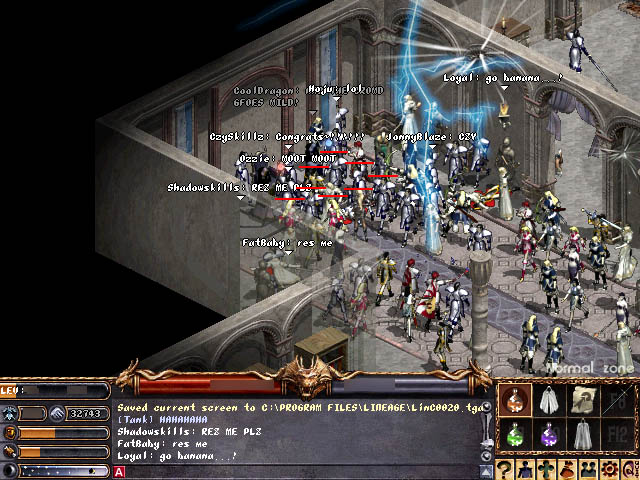This screenshot has width=640, height=480.
Task: Select the orange potion hotkey slot
Action: pos(515,401)
